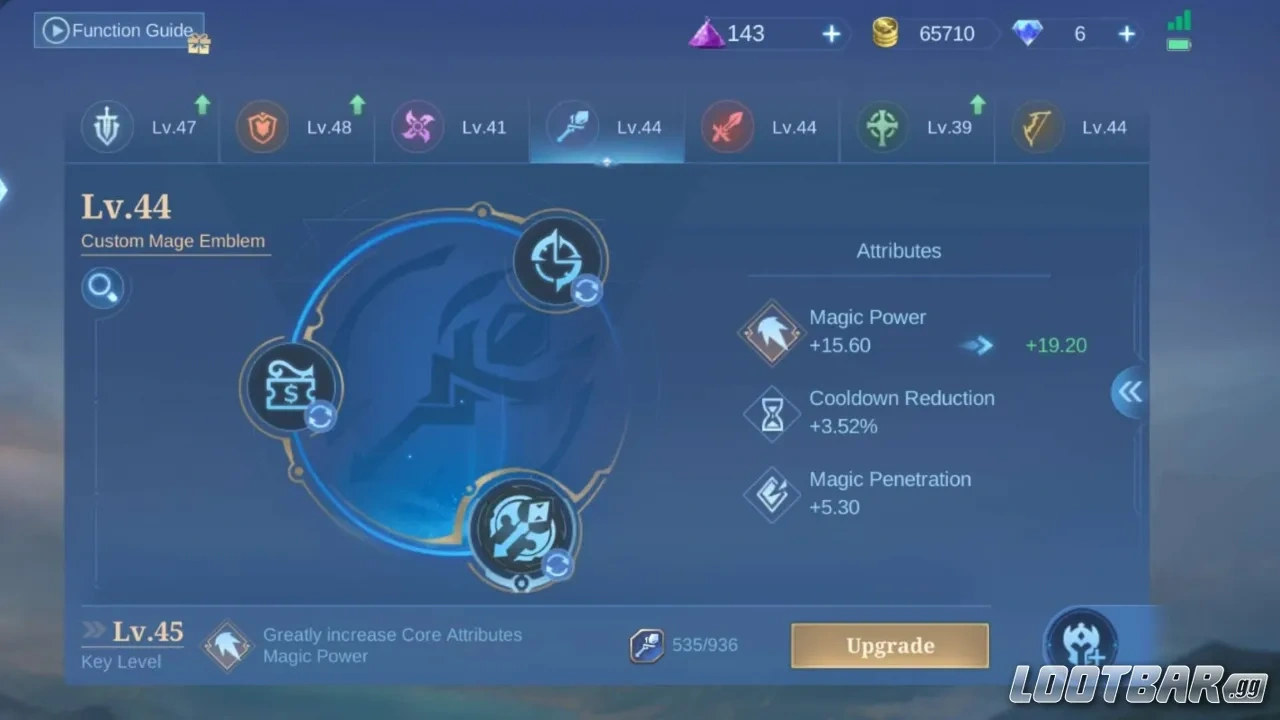Collapse the panel using the right-edge chevron
Image resolution: width=1280 pixels, height=720 pixels.
point(1129,393)
